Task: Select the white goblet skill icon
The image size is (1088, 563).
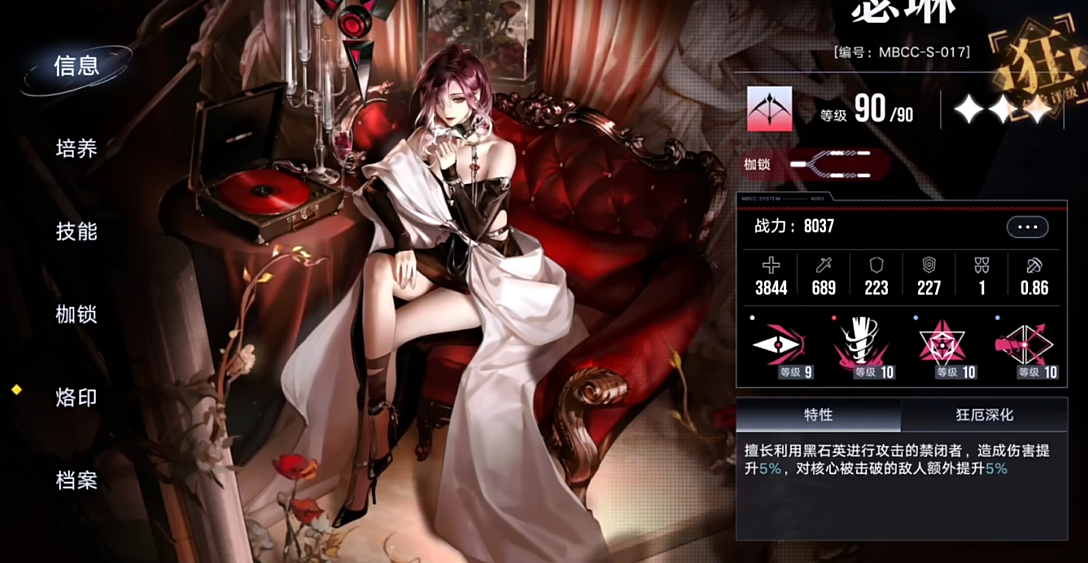Action: pyautogui.click(x=862, y=347)
